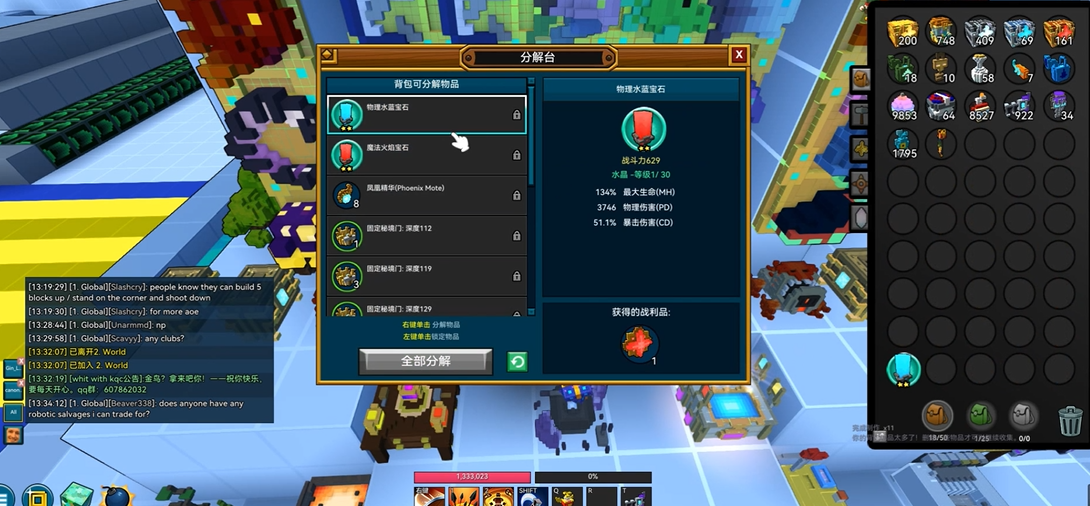Screen dimensions: 1090x506
Task: Select the inventory stack of 8527
Action: tap(981, 107)
